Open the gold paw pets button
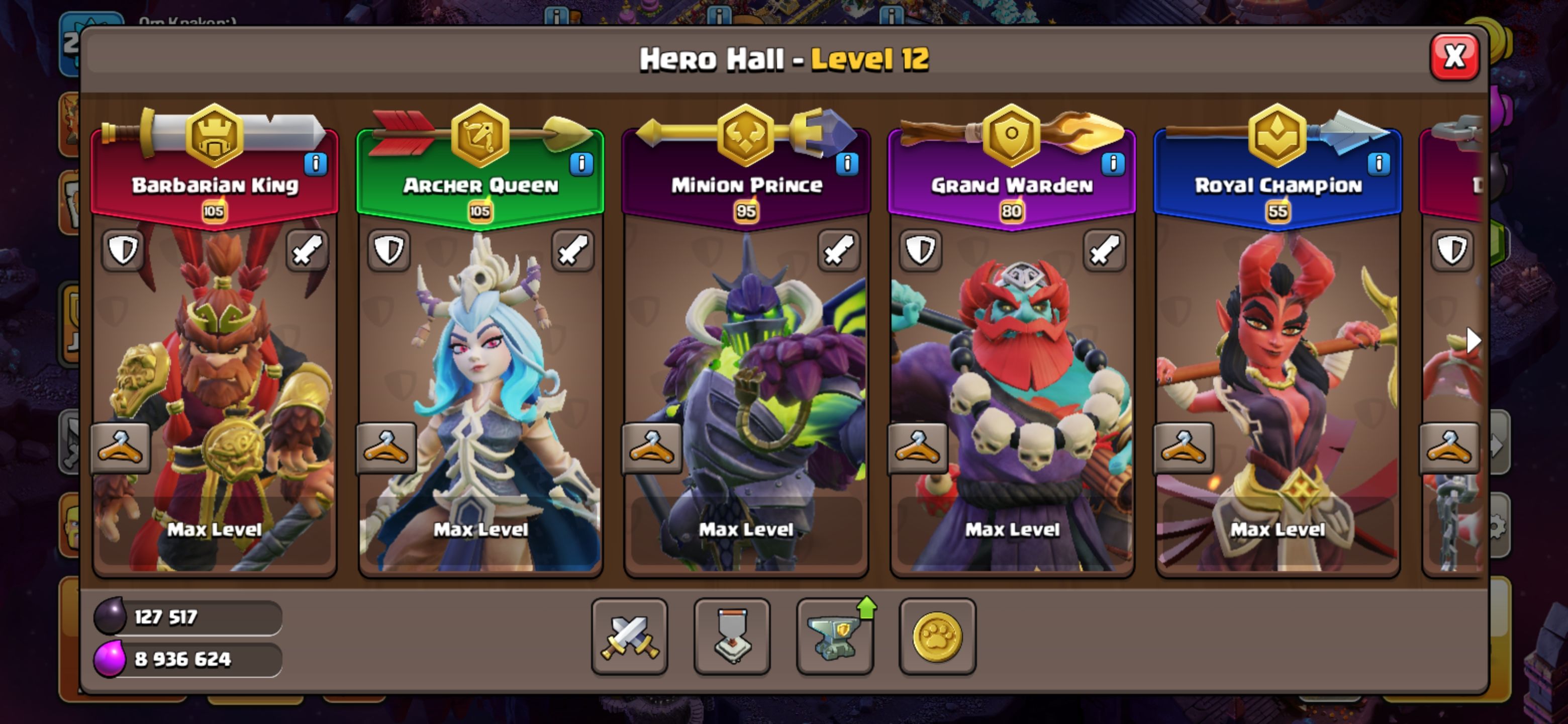Screen dimensions: 1568x724 coord(937,637)
